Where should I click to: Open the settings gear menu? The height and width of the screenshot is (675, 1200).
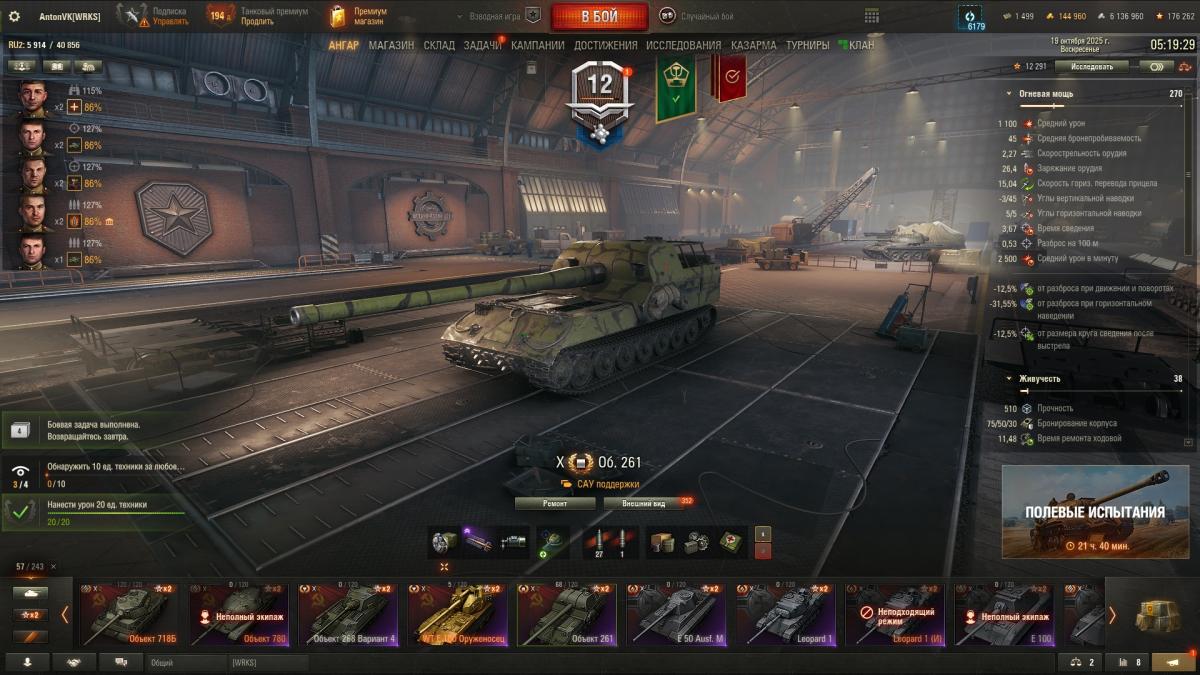tap(14, 17)
